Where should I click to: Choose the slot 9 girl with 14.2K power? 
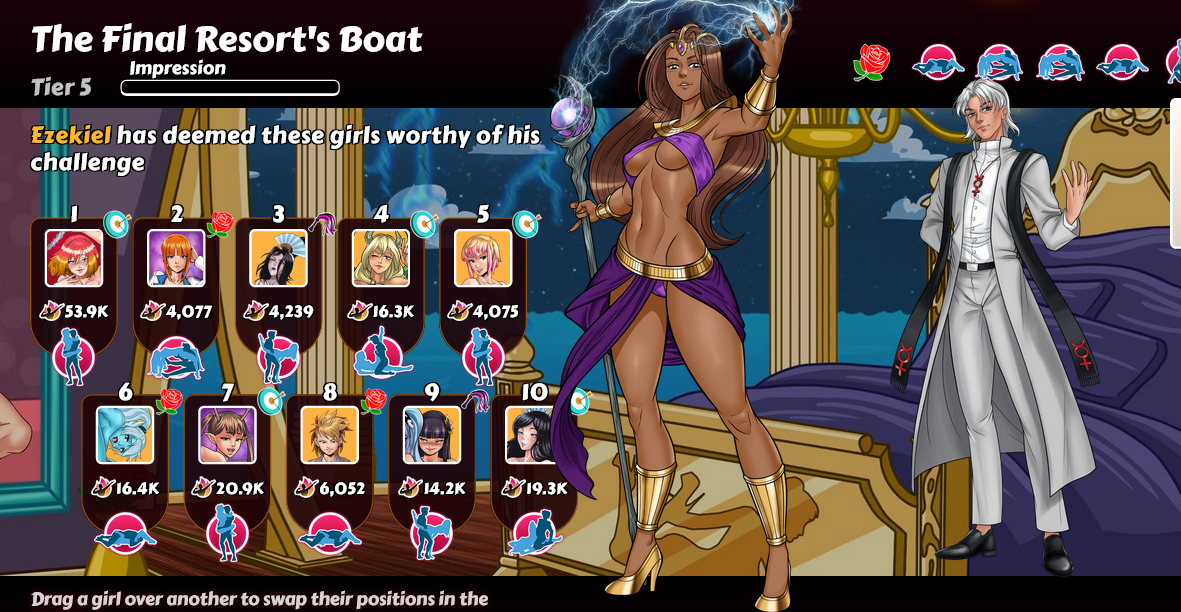[x=432, y=434]
